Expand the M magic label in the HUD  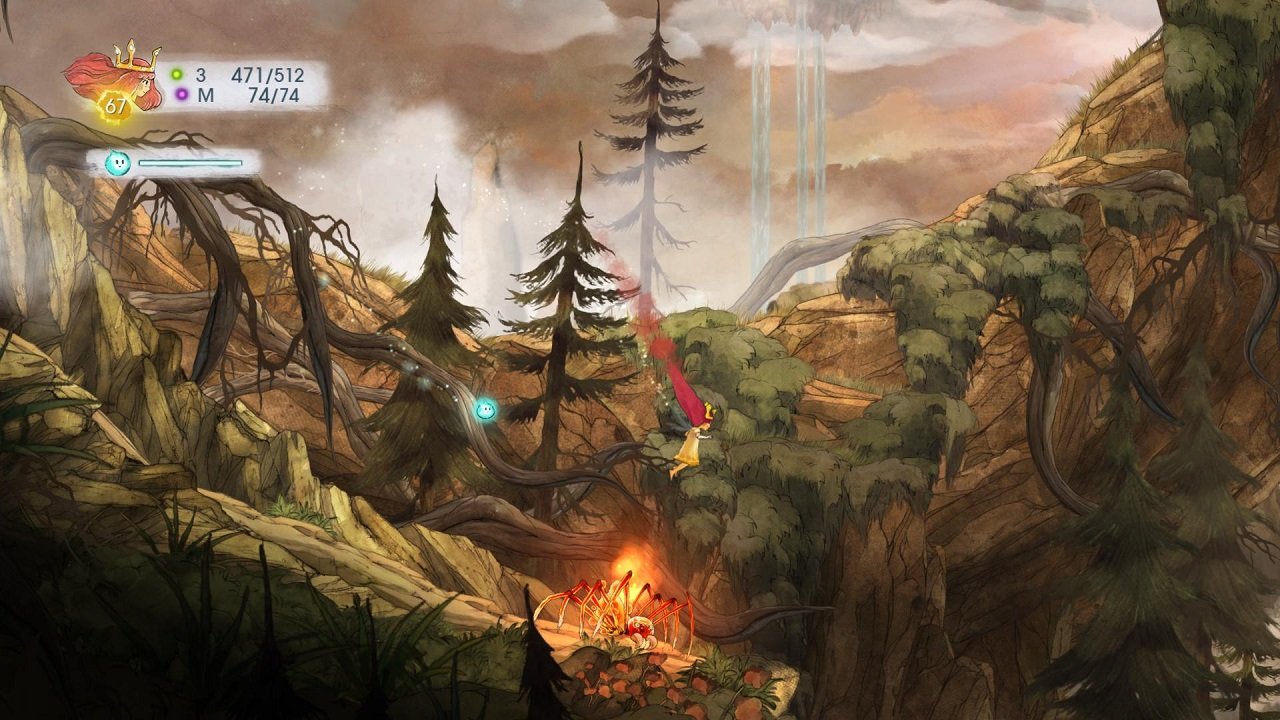tap(207, 93)
